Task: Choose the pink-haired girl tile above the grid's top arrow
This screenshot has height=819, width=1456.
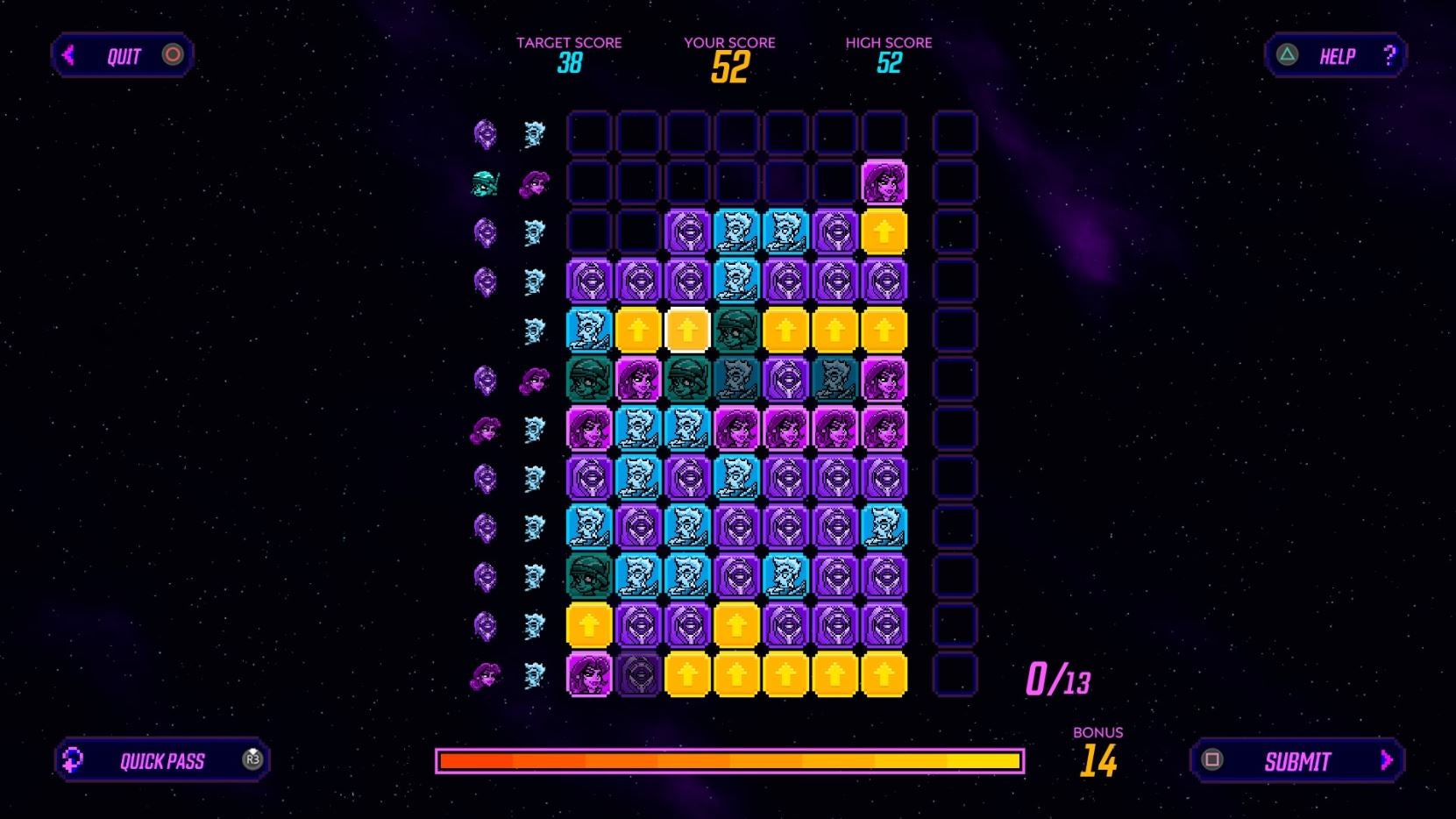Action: (x=884, y=183)
